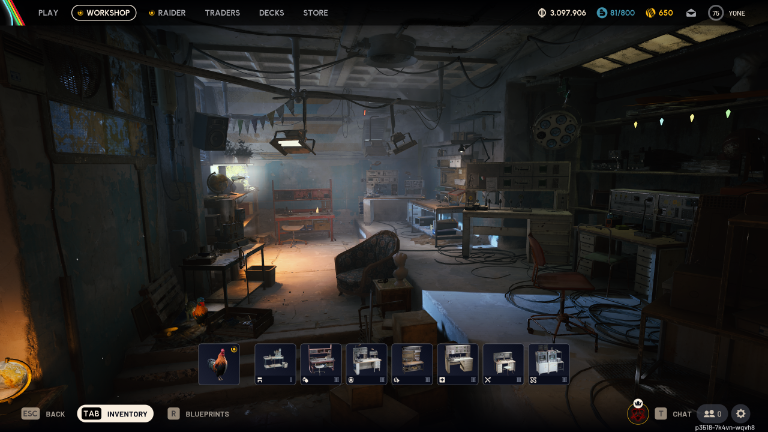Screen dimensions: 768x432
Task: Open the medical station with plus icon
Action: click(x=457, y=364)
